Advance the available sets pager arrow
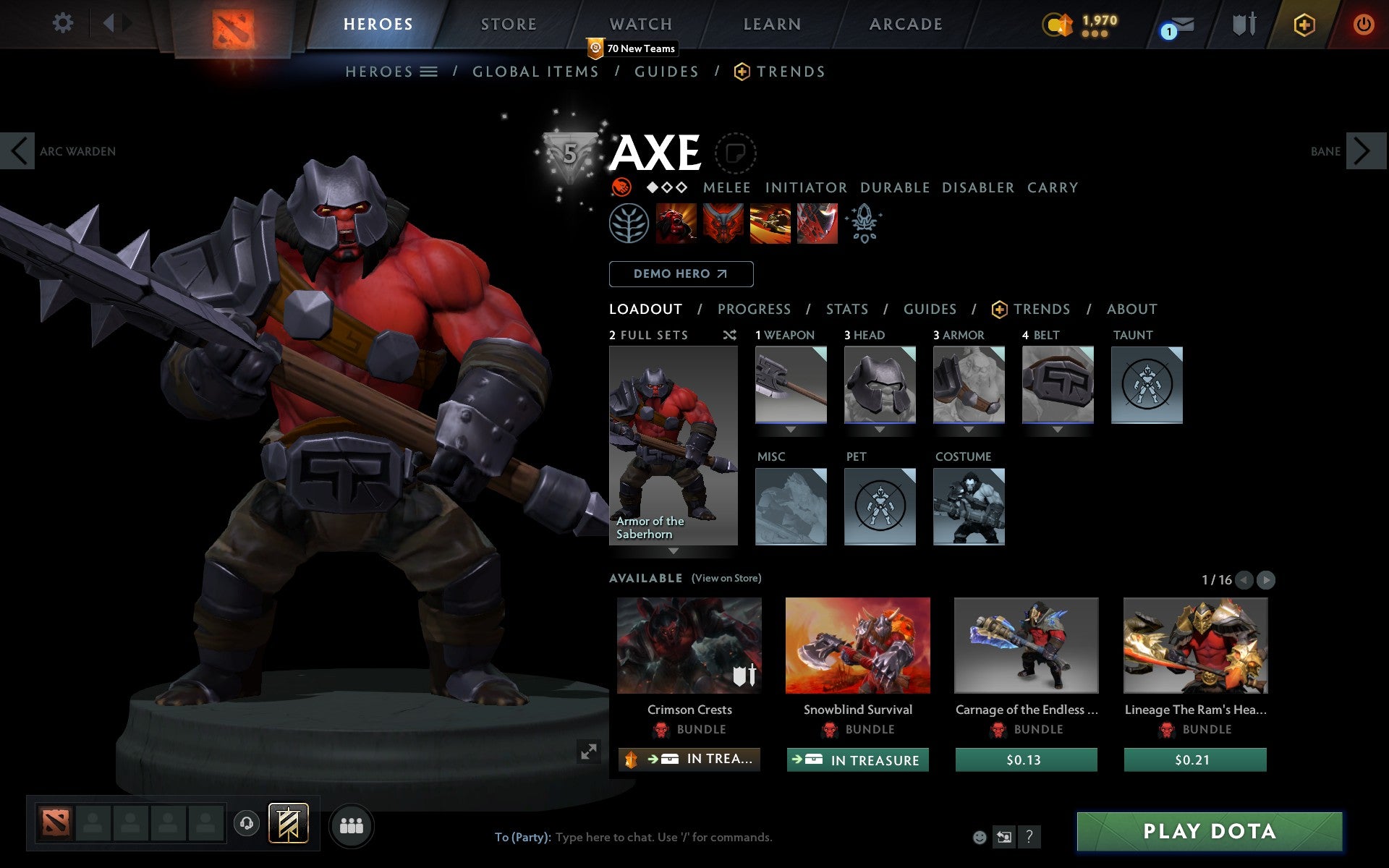The image size is (1389, 868). 1265,579
